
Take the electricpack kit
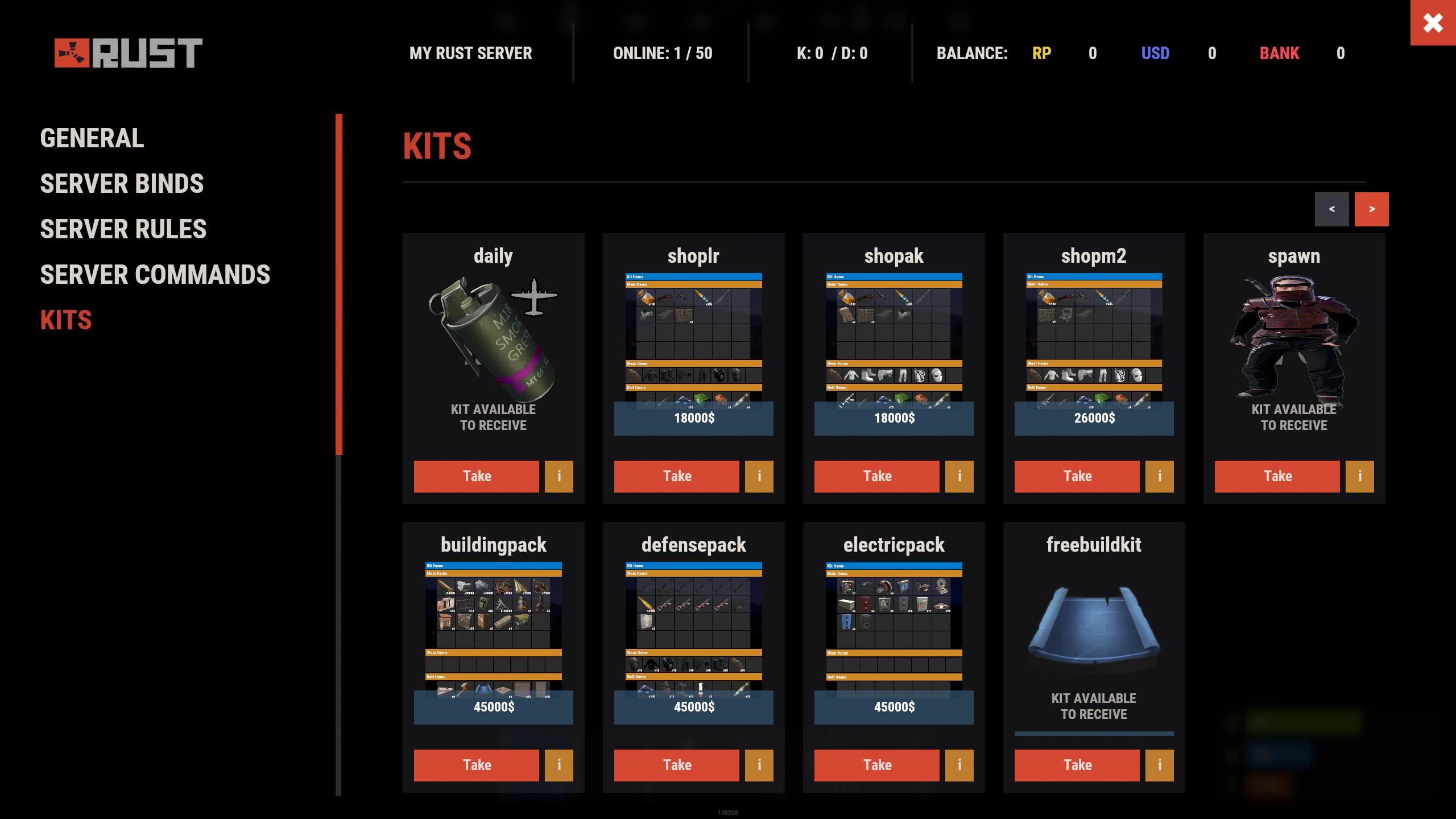[x=876, y=765]
